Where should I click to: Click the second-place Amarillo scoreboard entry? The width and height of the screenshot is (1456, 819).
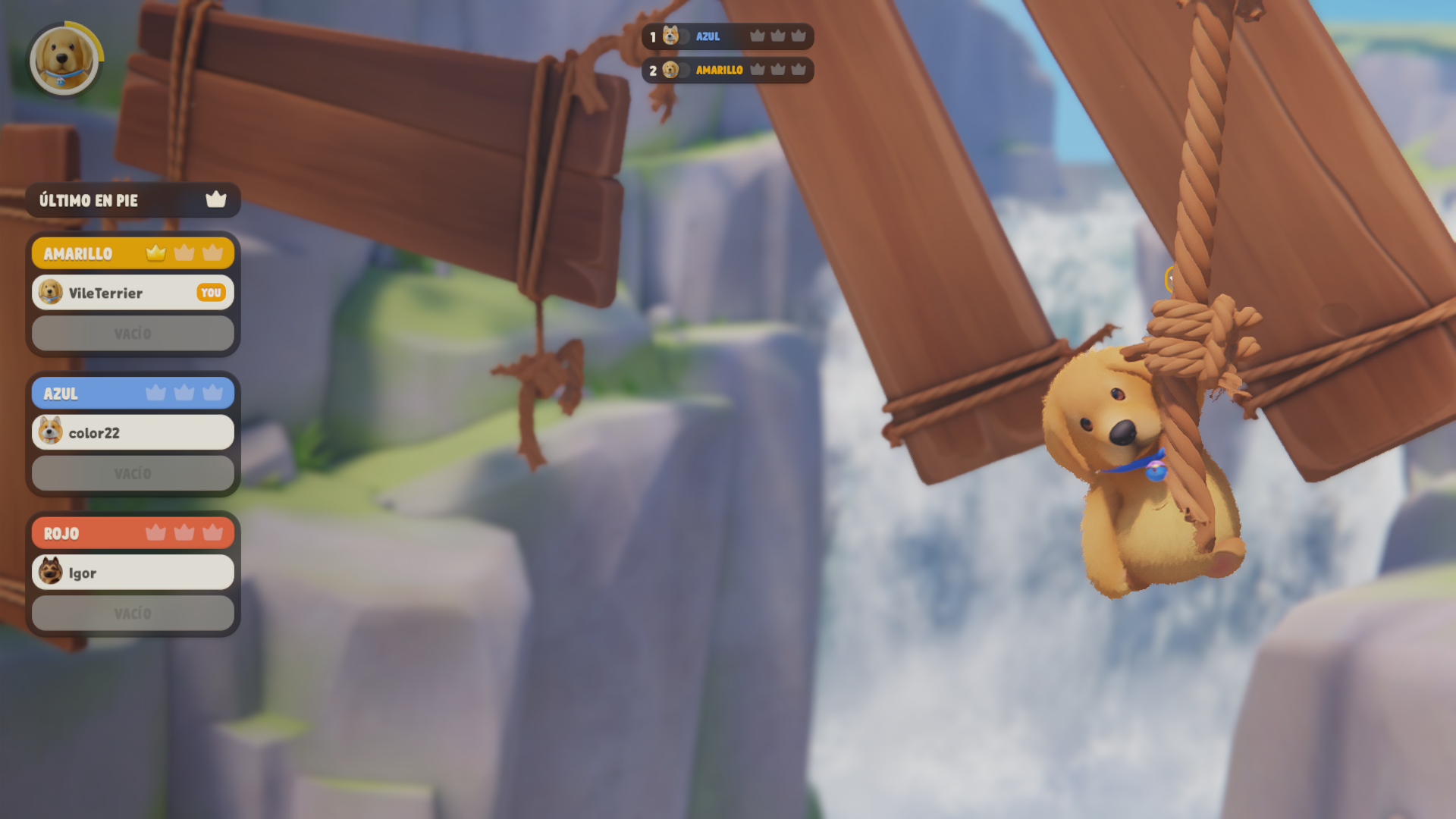pyautogui.click(x=727, y=71)
